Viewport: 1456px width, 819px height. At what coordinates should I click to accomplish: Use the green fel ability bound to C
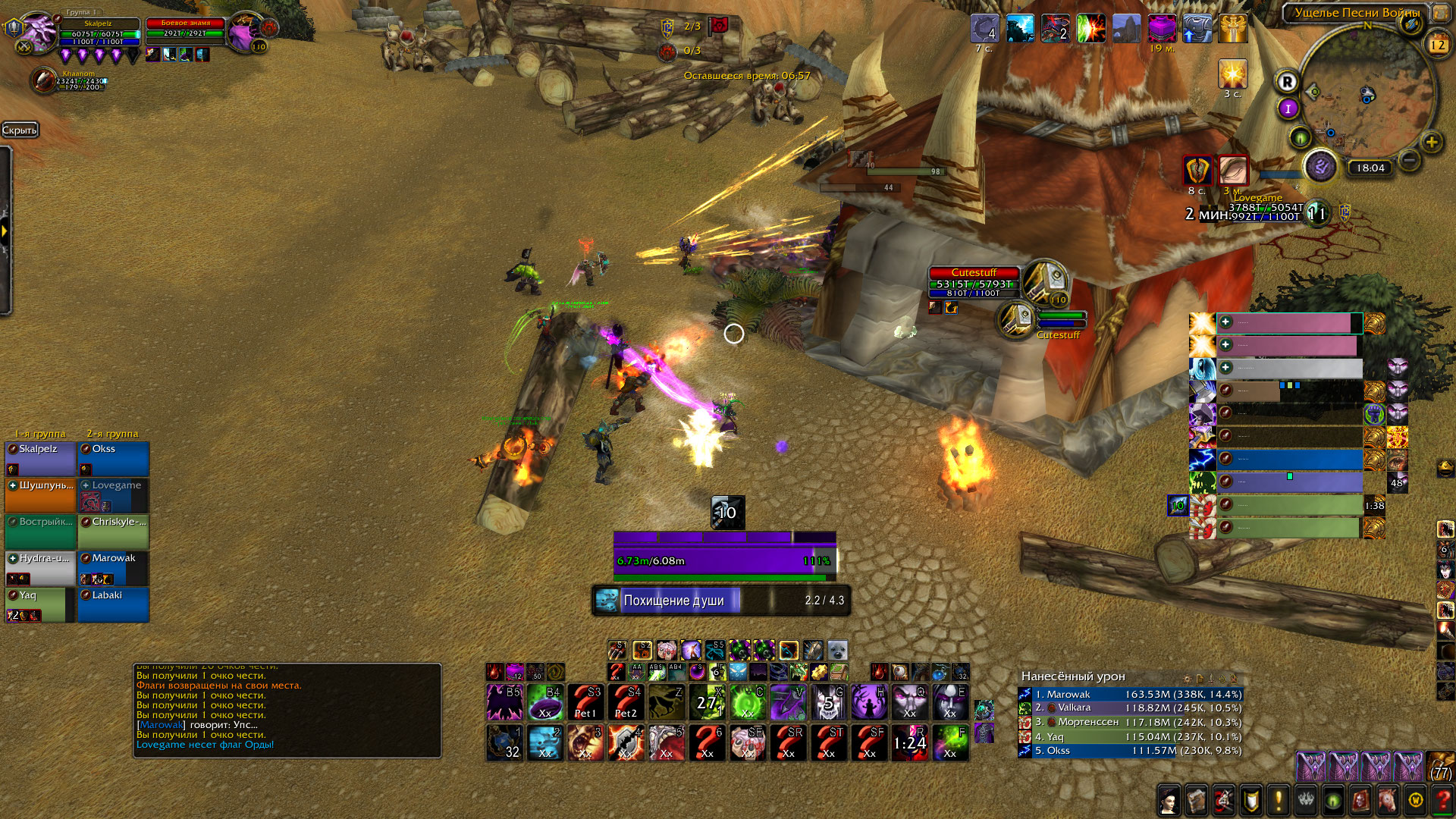[x=747, y=702]
